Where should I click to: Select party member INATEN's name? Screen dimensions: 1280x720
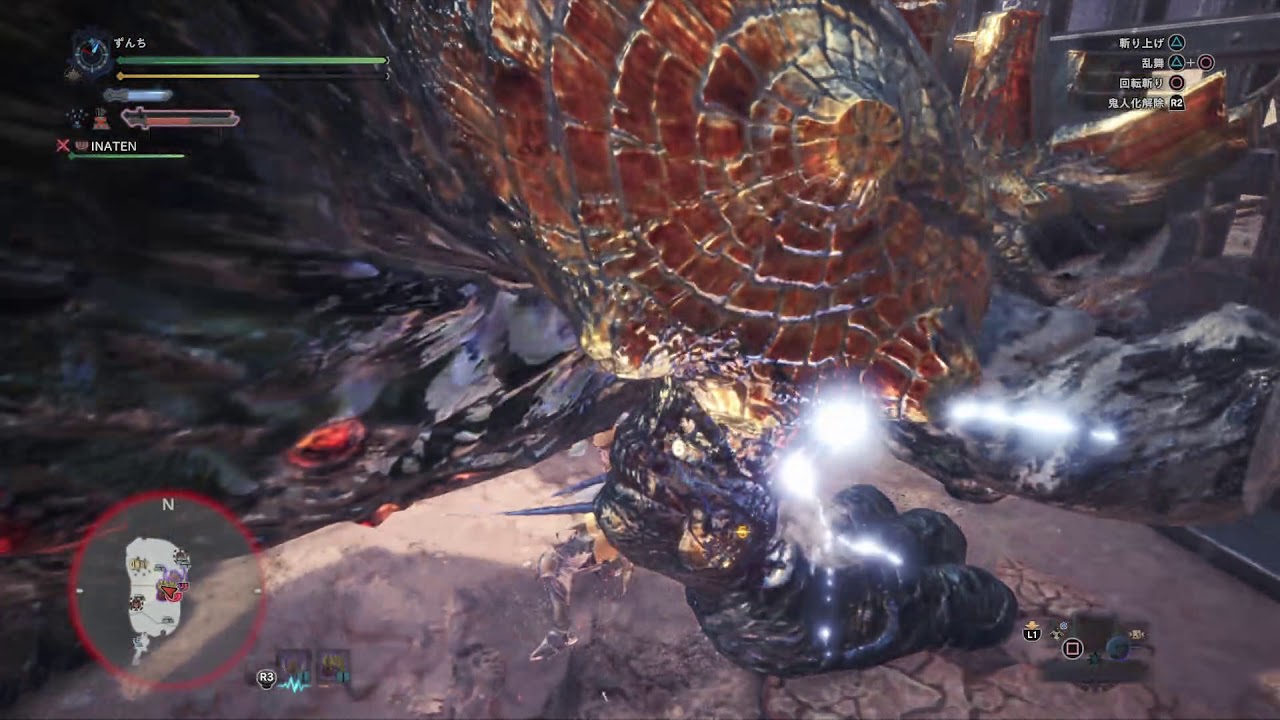click(x=113, y=146)
